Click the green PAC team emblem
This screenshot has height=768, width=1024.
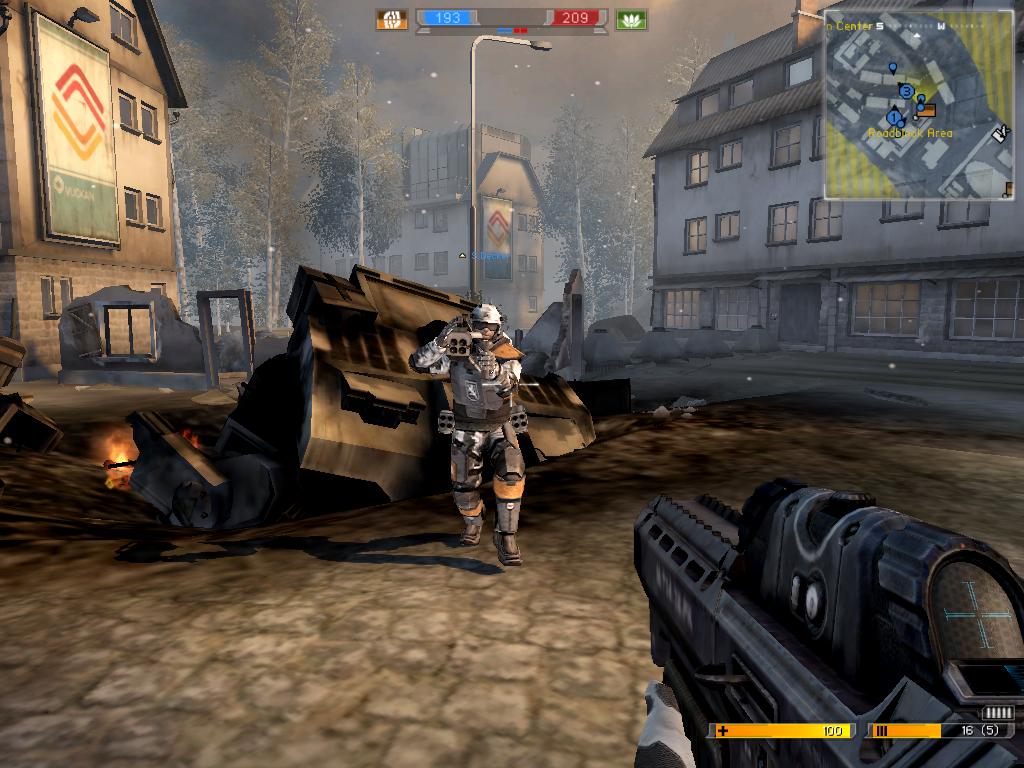coord(631,19)
